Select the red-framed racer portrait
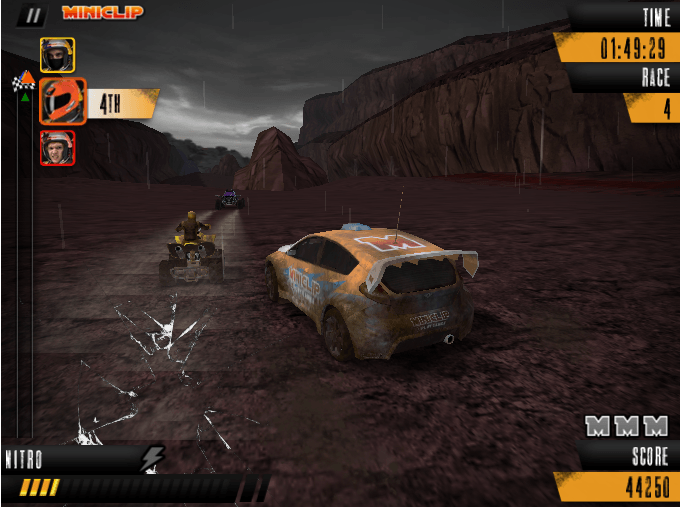This screenshot has width=680, height=507. click(57, 148)
